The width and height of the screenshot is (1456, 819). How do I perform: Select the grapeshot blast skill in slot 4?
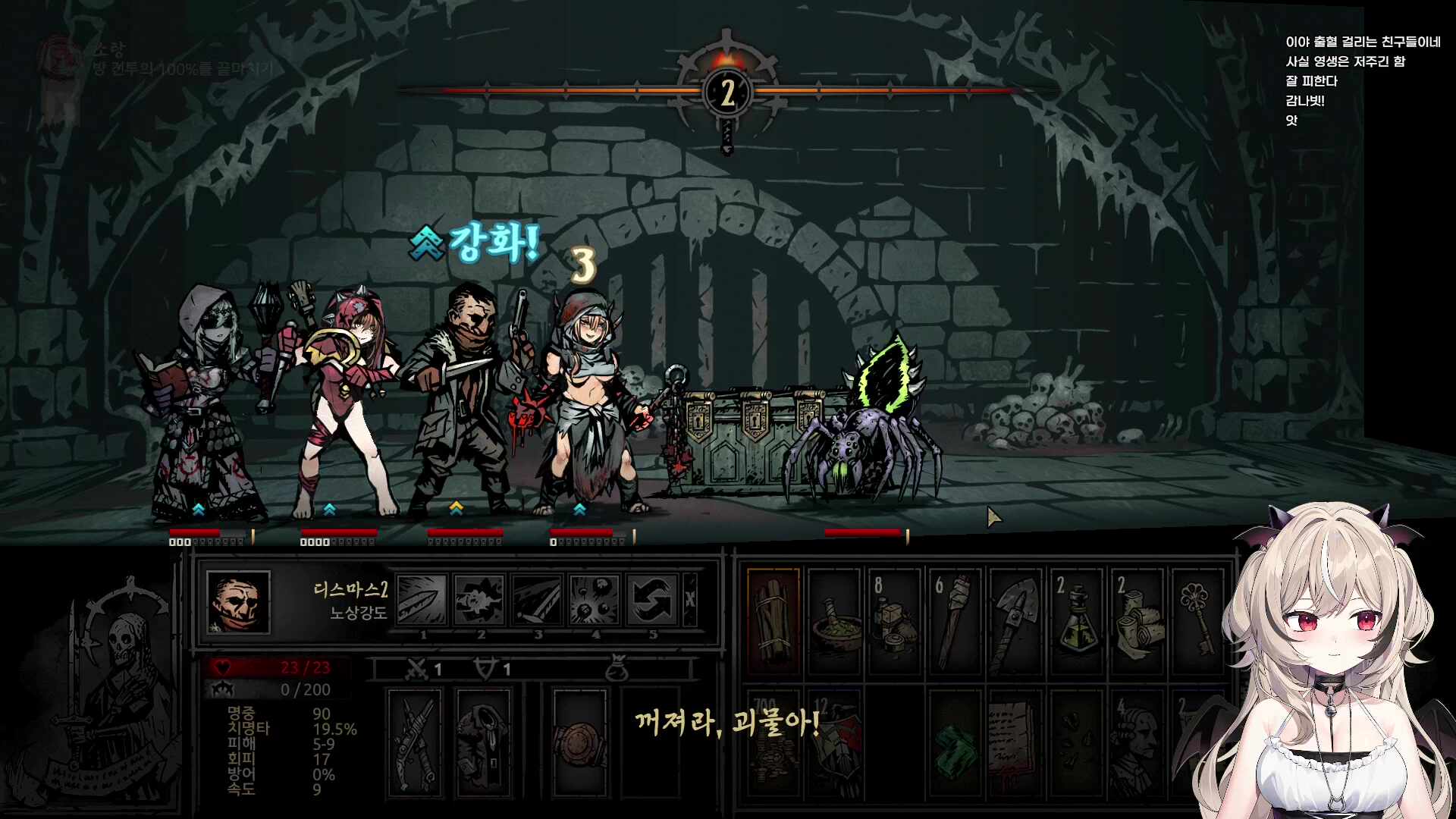pyautogui.click(x=595, y=600)
